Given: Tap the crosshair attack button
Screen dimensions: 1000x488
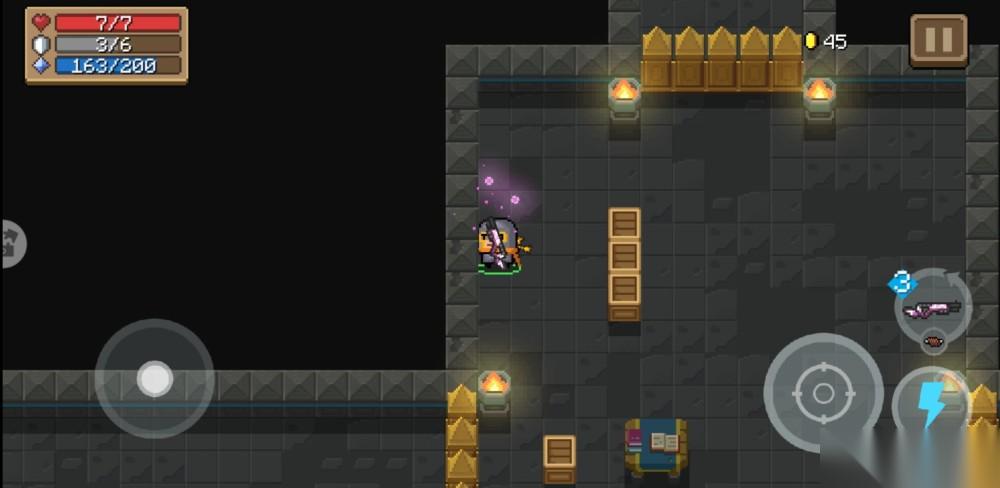Looking at the screenshot, I should 823,392.
